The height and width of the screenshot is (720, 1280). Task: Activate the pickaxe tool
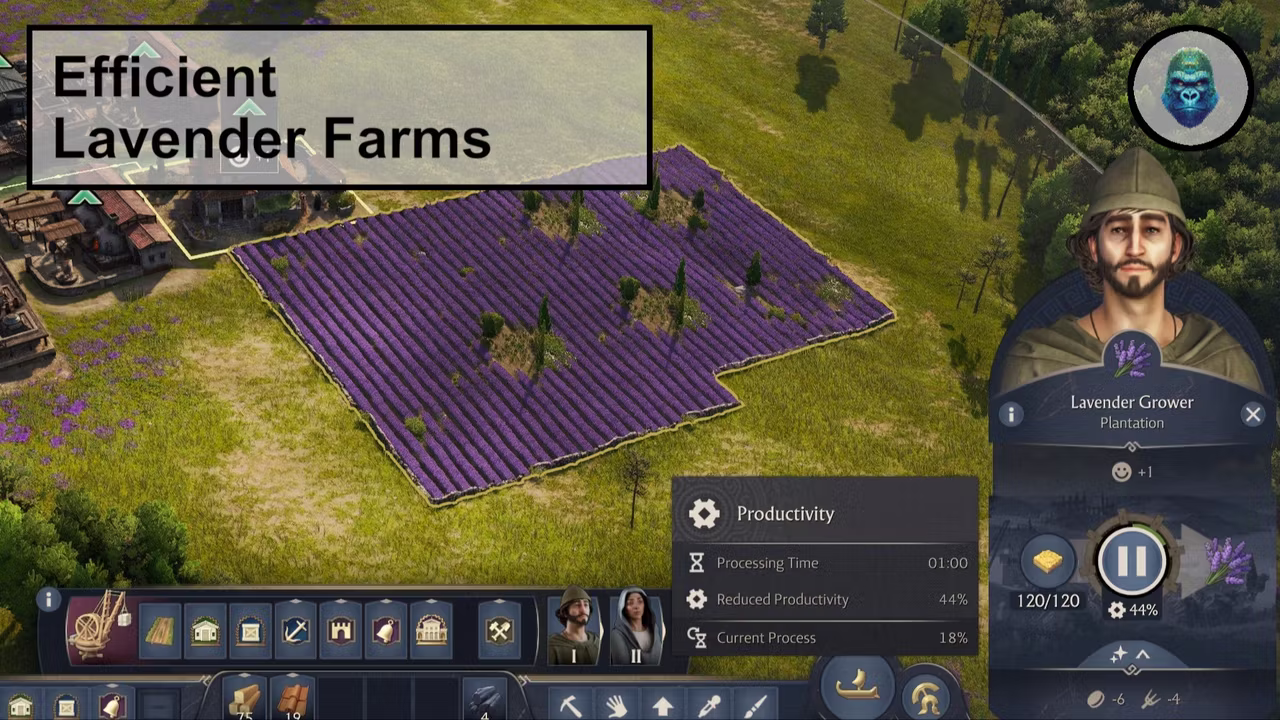click(x=570, y=705)
